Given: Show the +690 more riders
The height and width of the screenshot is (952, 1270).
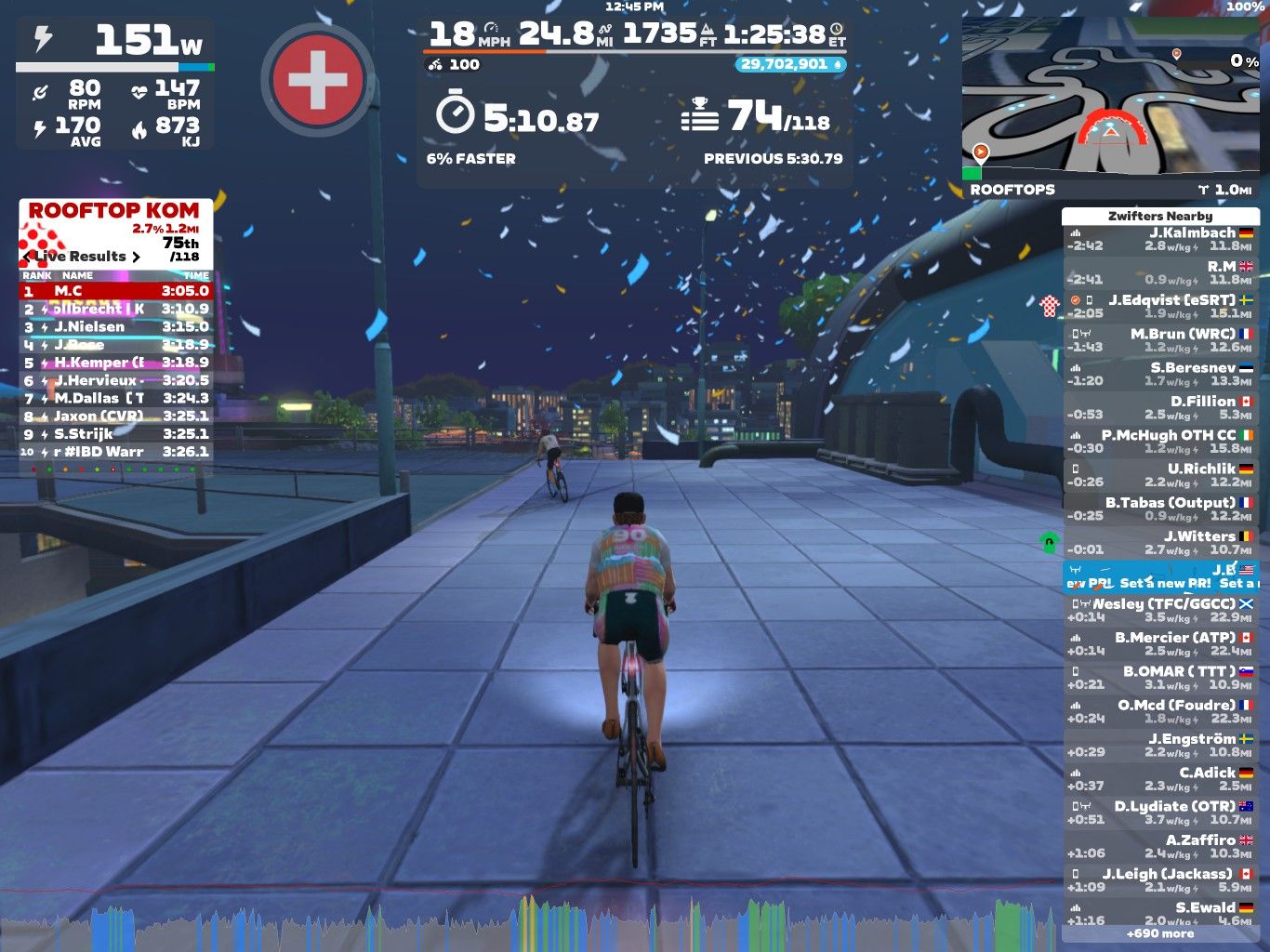Looking at the screenshot, I should click(1159, 933).
